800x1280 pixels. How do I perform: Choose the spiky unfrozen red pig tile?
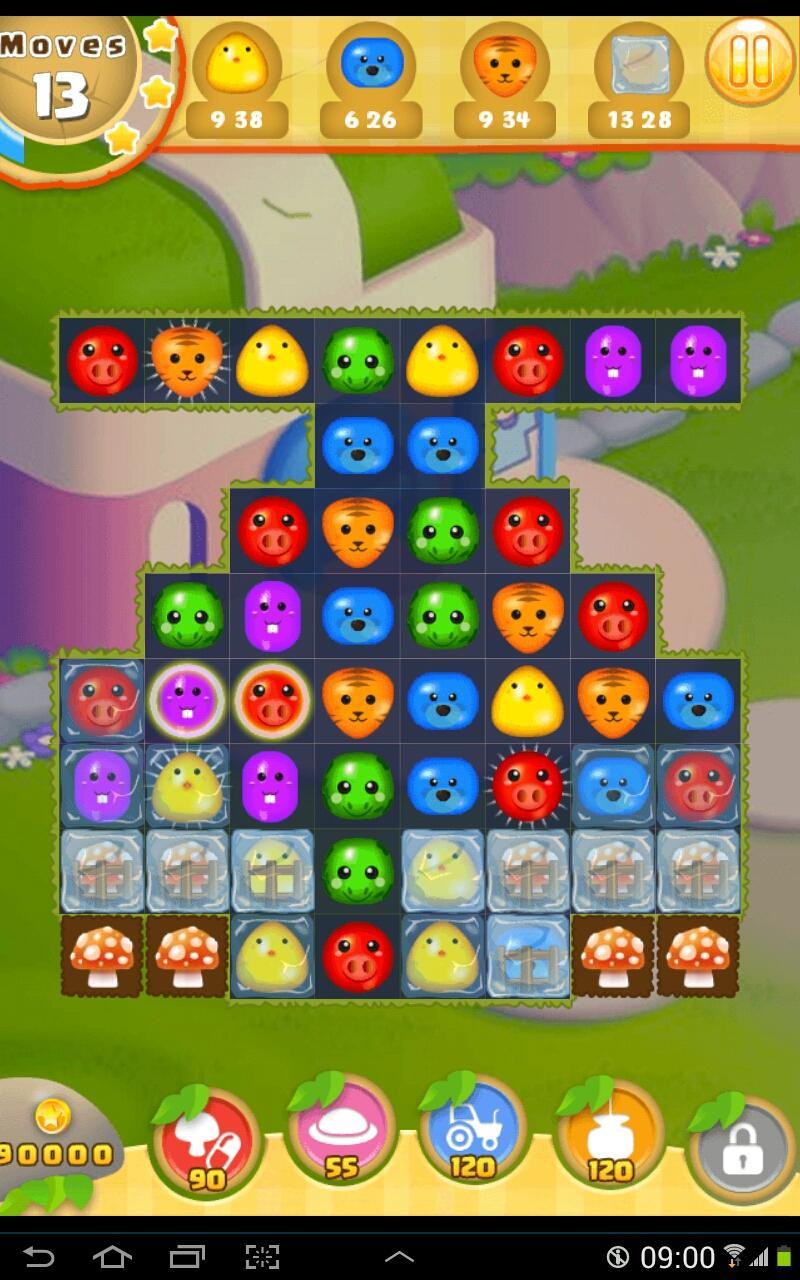click(x=527, y=784)
